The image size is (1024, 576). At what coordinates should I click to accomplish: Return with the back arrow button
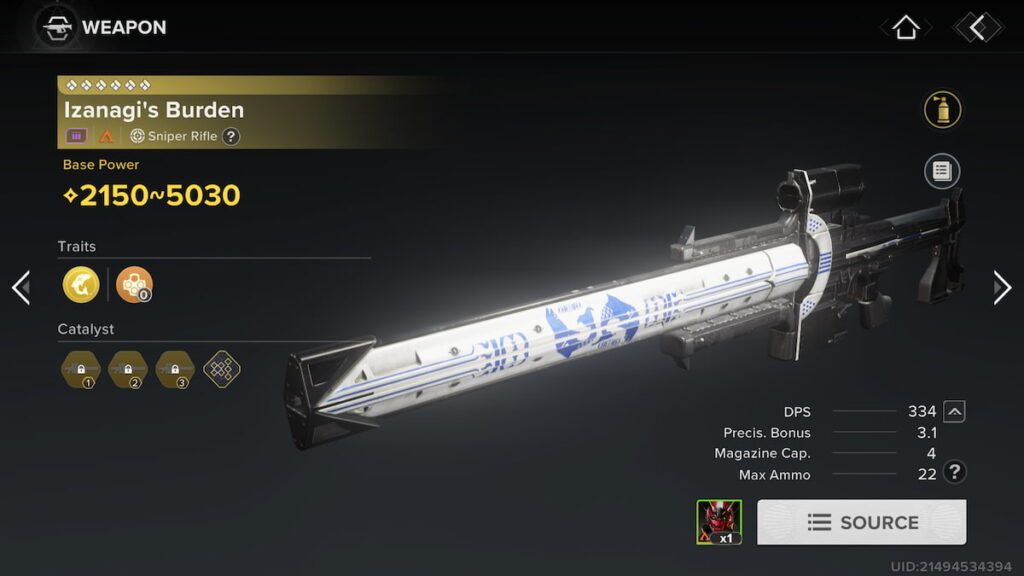[x=977, y=27]
